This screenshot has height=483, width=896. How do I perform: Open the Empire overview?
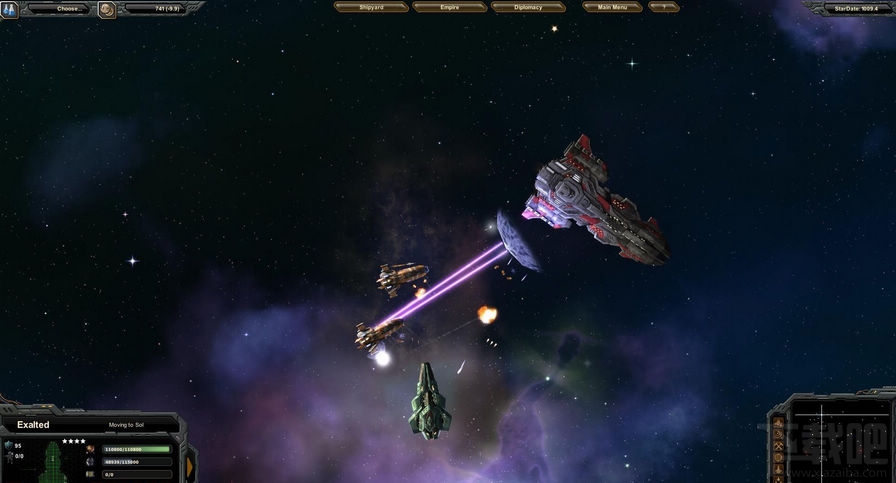[x=449, y=7]
